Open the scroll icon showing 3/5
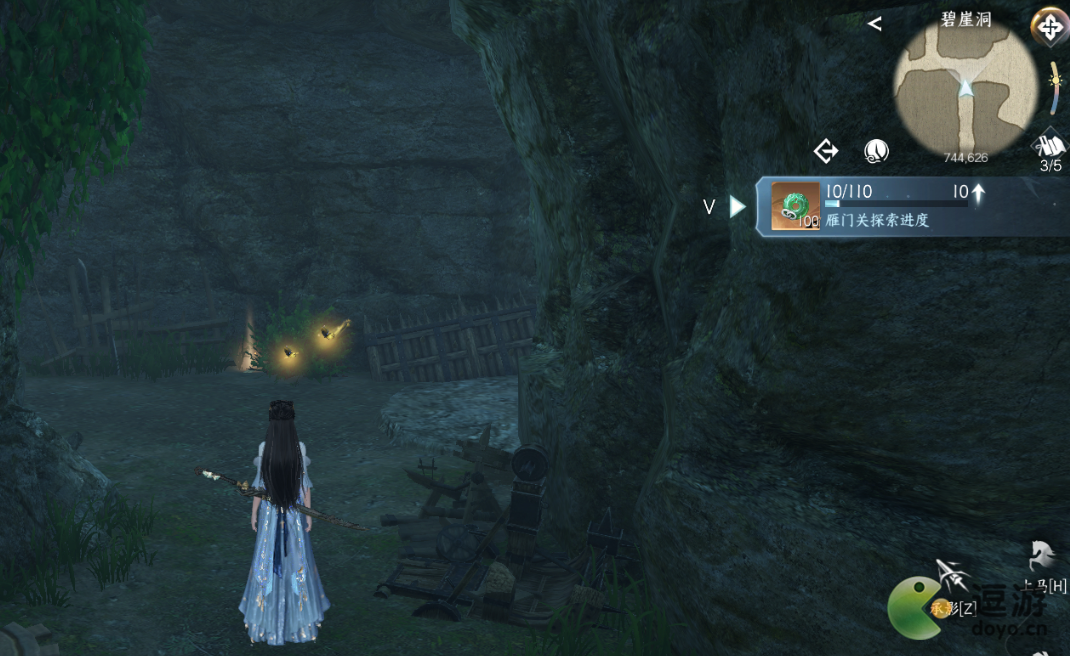This screenshot has width=1070, height=656. click(1050, 146)
